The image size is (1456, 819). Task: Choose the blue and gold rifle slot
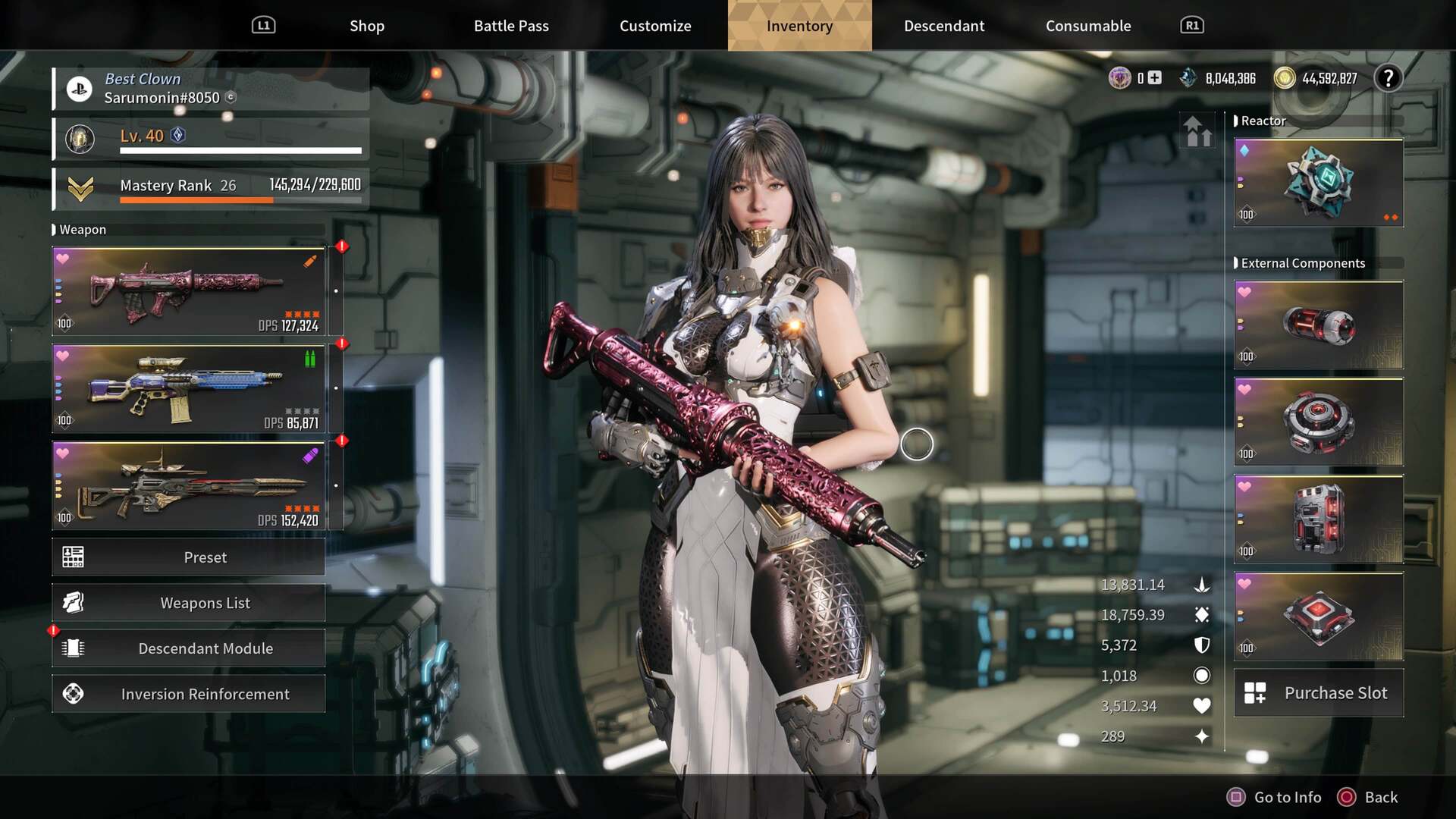pyautogui.click(x=189, y=389)
